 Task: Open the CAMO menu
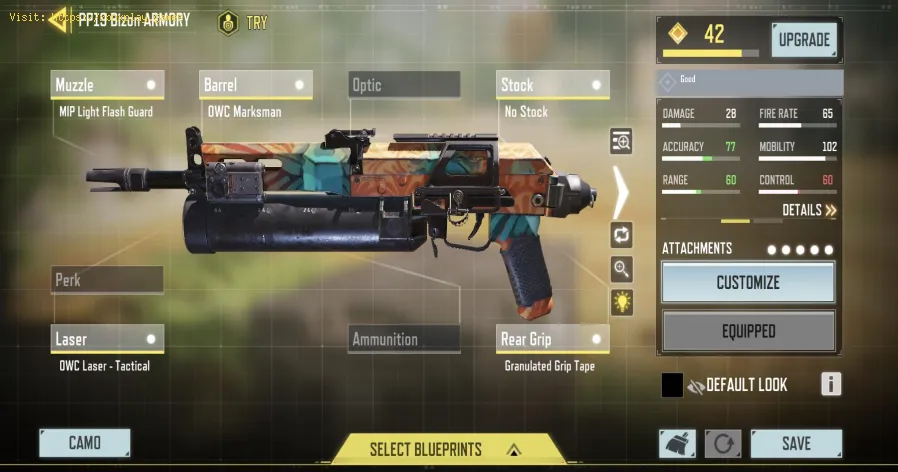coord(85,443)
